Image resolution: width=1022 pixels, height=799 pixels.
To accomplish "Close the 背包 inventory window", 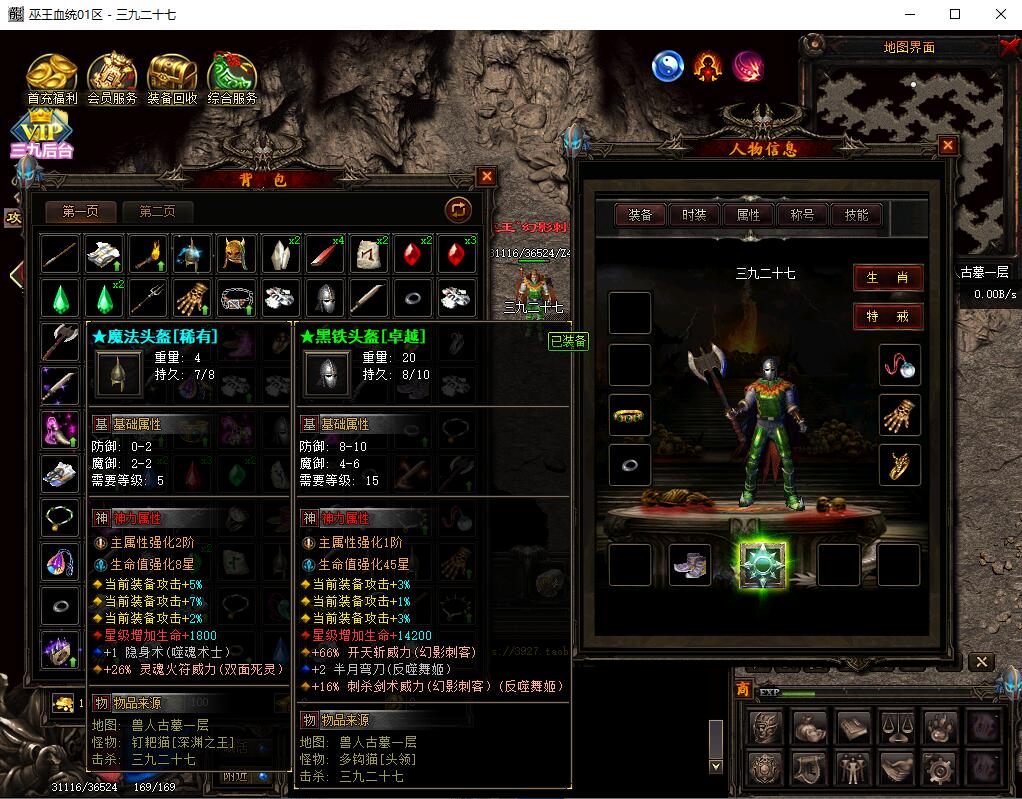I will tap(487, 177).
